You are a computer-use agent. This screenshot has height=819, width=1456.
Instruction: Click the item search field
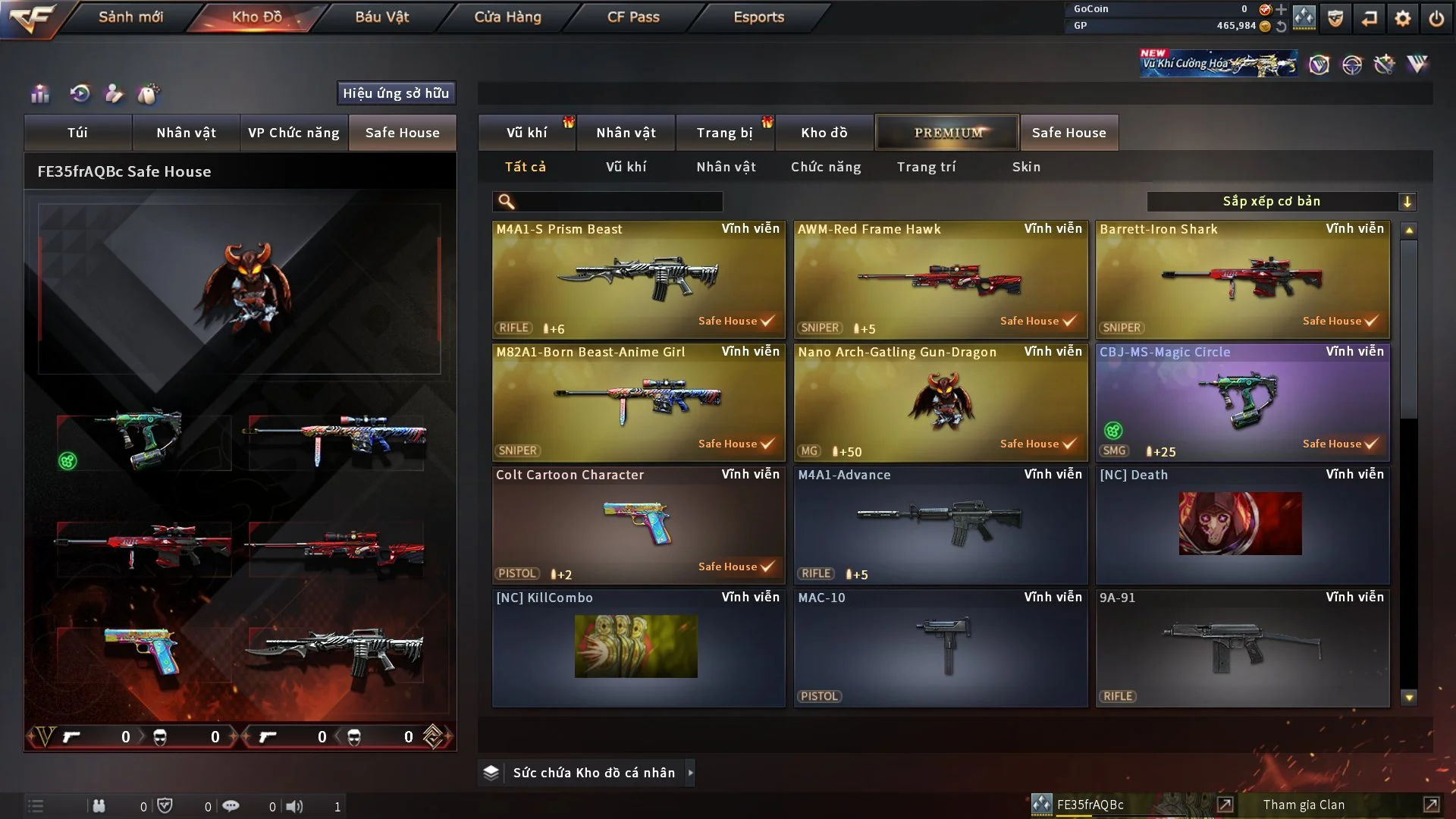click(x=618, y=202)
